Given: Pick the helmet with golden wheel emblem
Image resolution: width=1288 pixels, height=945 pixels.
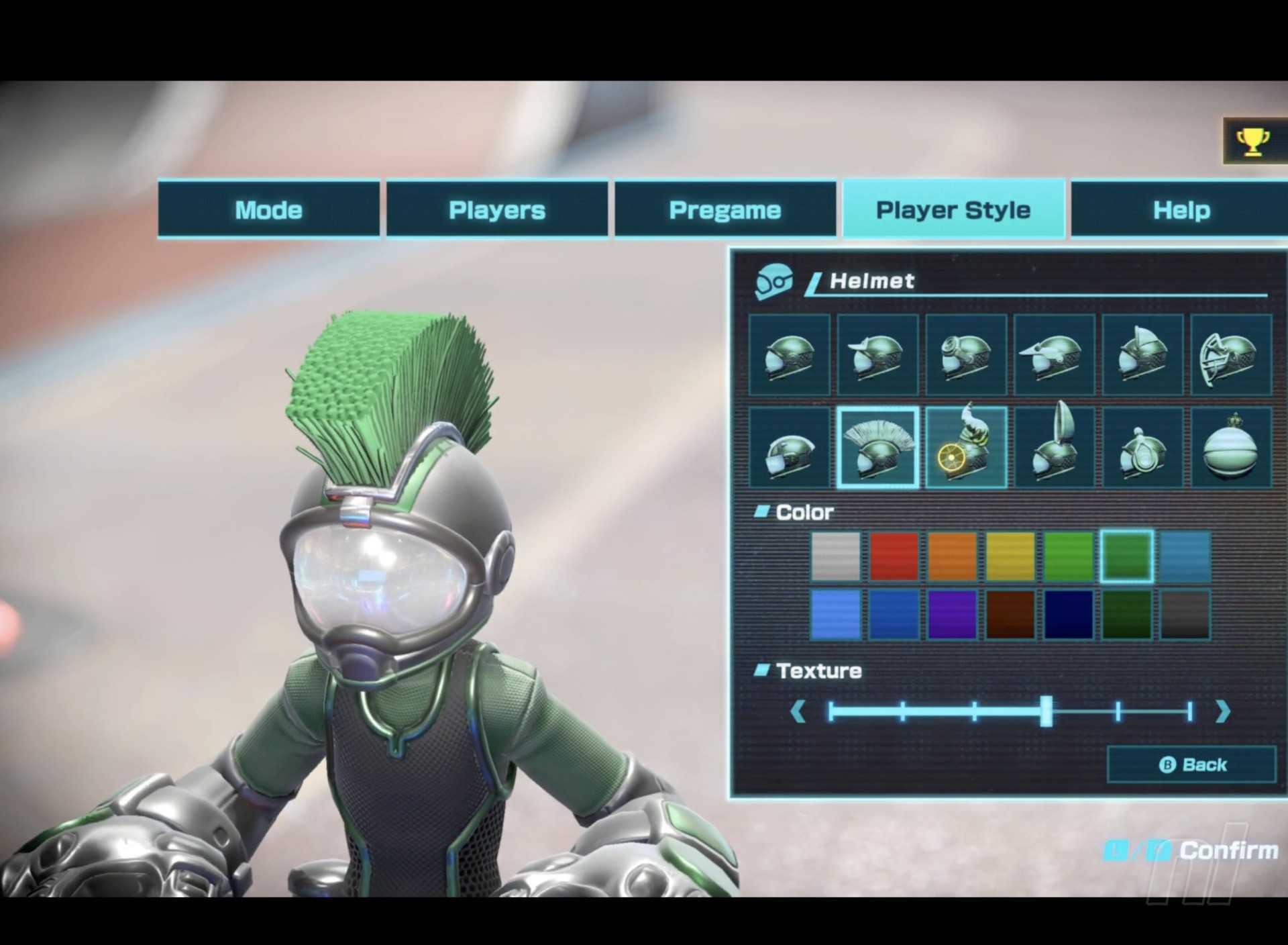Looking at the screenshot, I should [x=966, y=446].
